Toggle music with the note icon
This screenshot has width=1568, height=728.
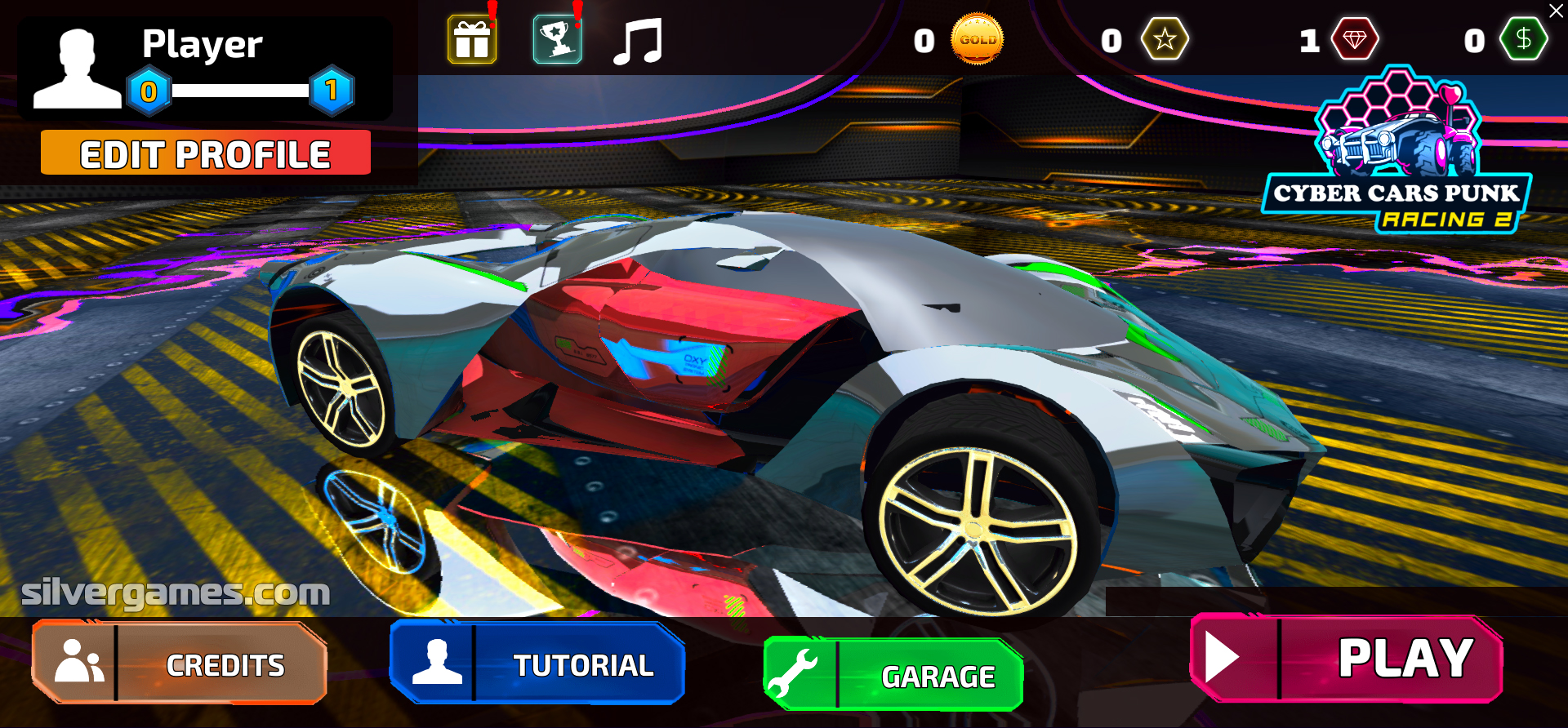point(638,42)
